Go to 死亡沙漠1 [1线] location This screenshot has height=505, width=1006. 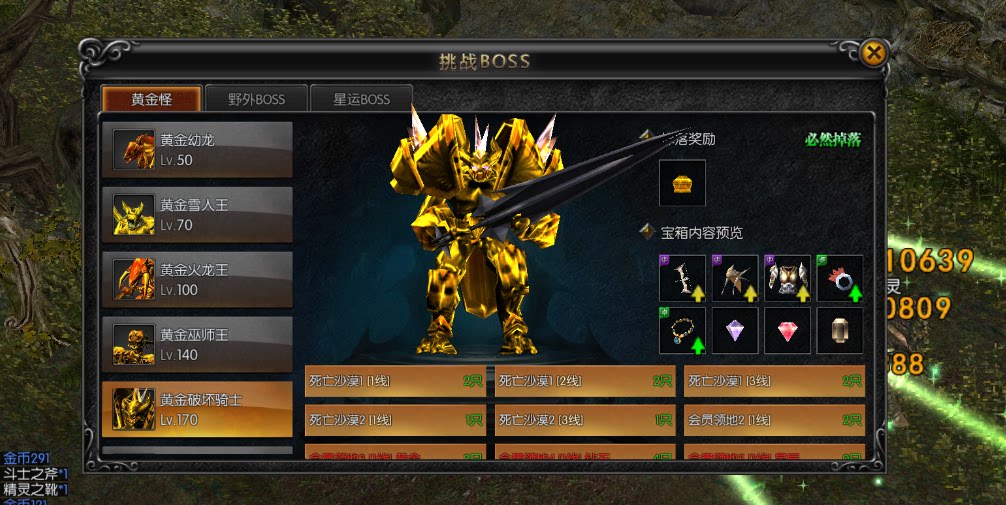[395, 381]
